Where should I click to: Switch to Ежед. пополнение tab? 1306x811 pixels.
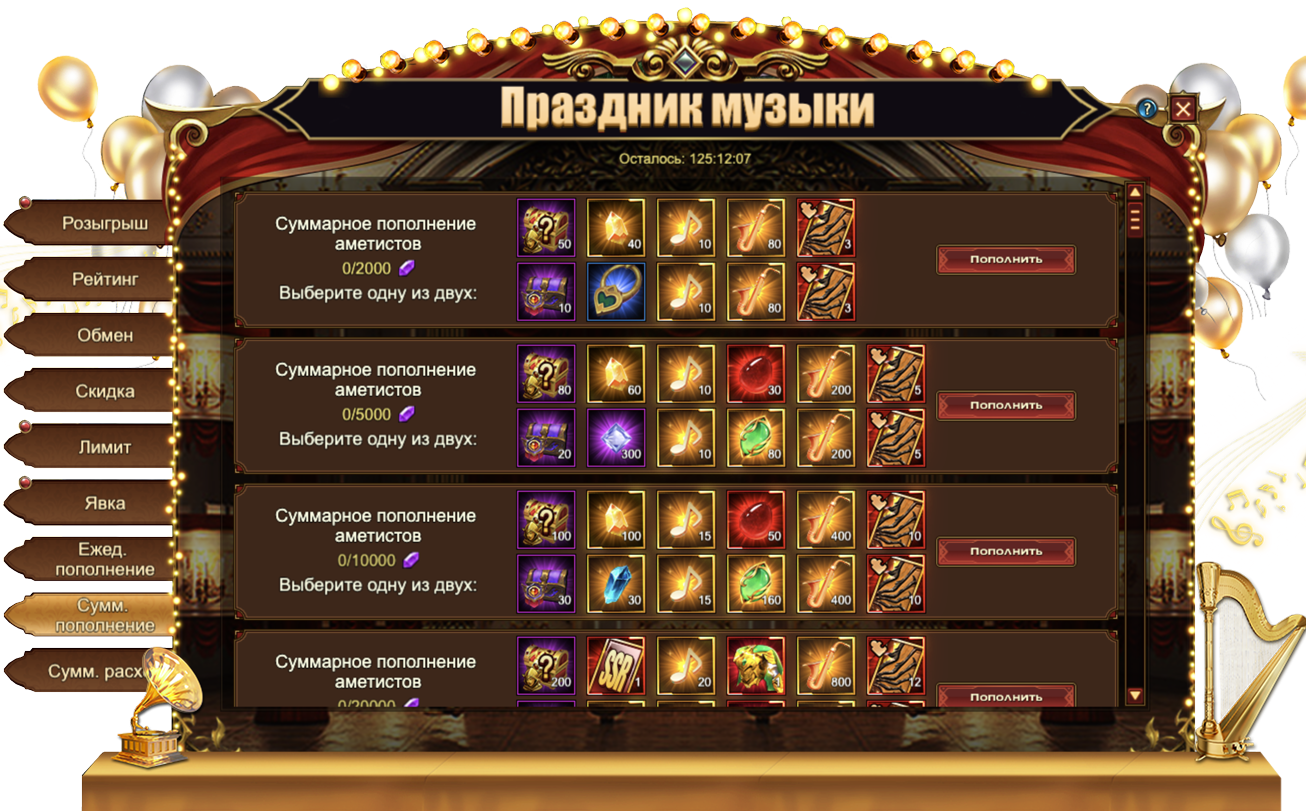[x=103, y=560]
